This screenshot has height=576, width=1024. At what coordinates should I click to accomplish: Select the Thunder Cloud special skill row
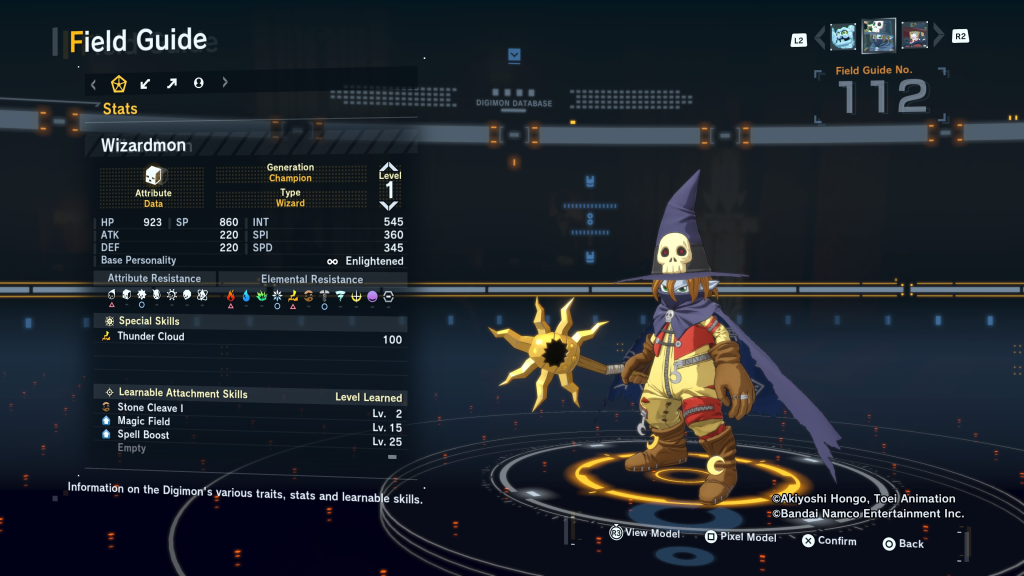(x=250, y=338)
